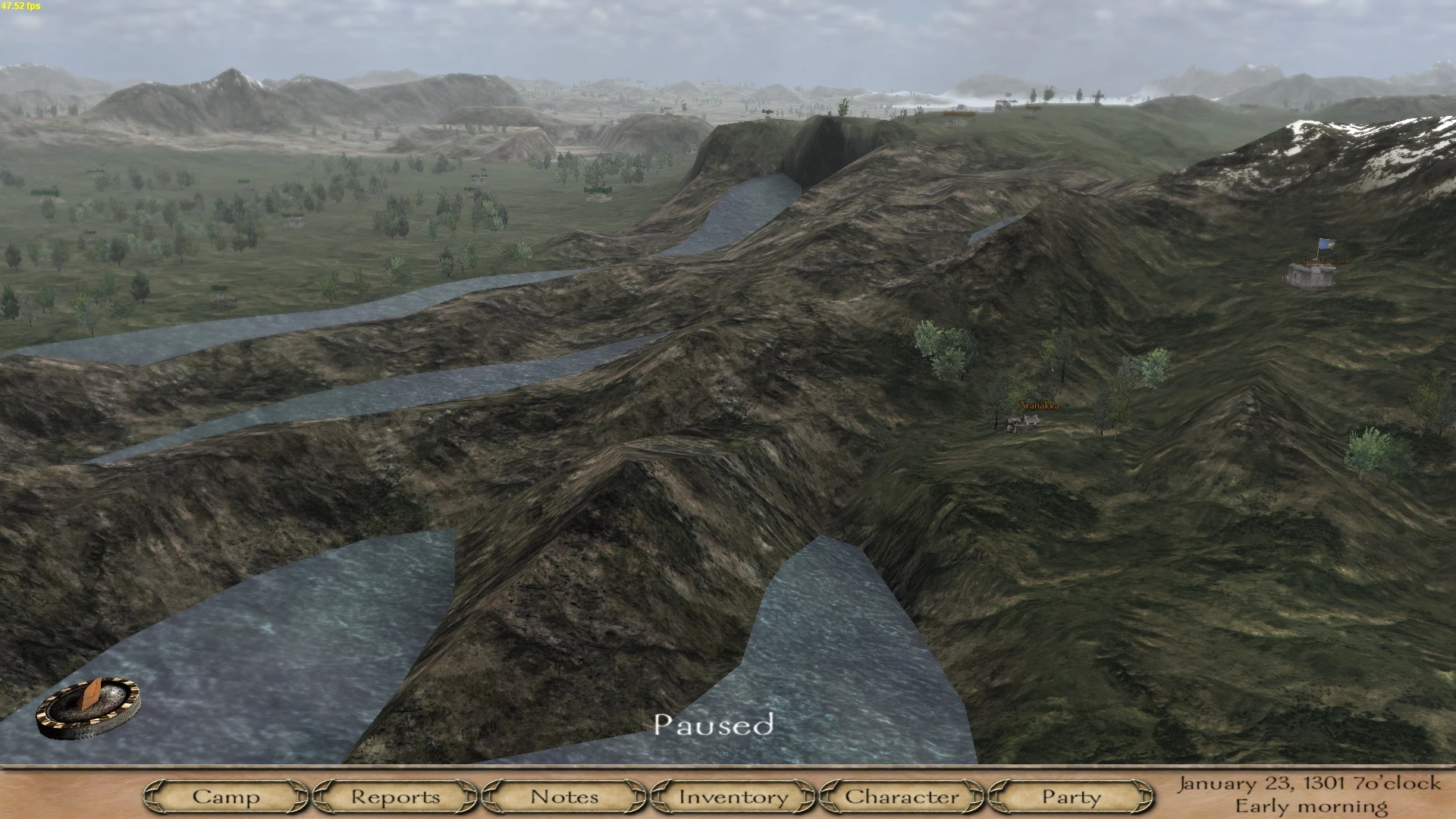Screen dimensions: 1456x819
Task: View the Notes screen
Action: click(x=565, y=797)
